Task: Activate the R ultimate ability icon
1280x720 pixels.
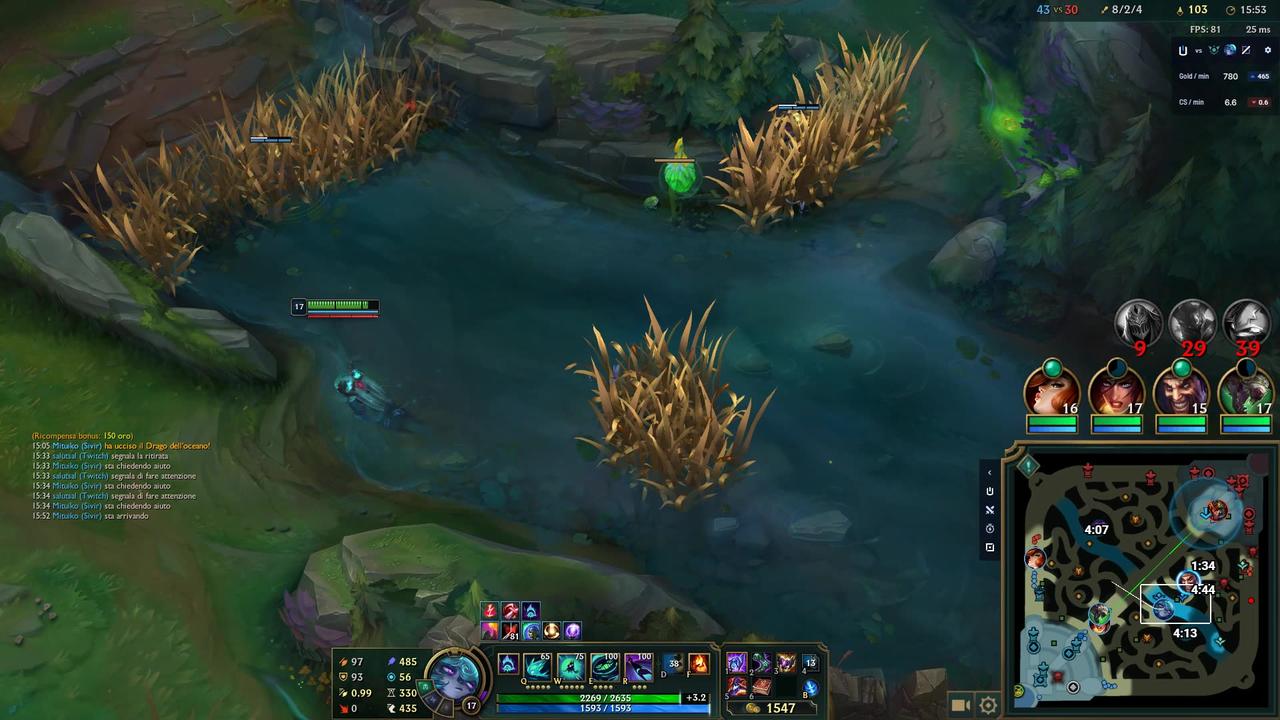Action: (637, 666)
